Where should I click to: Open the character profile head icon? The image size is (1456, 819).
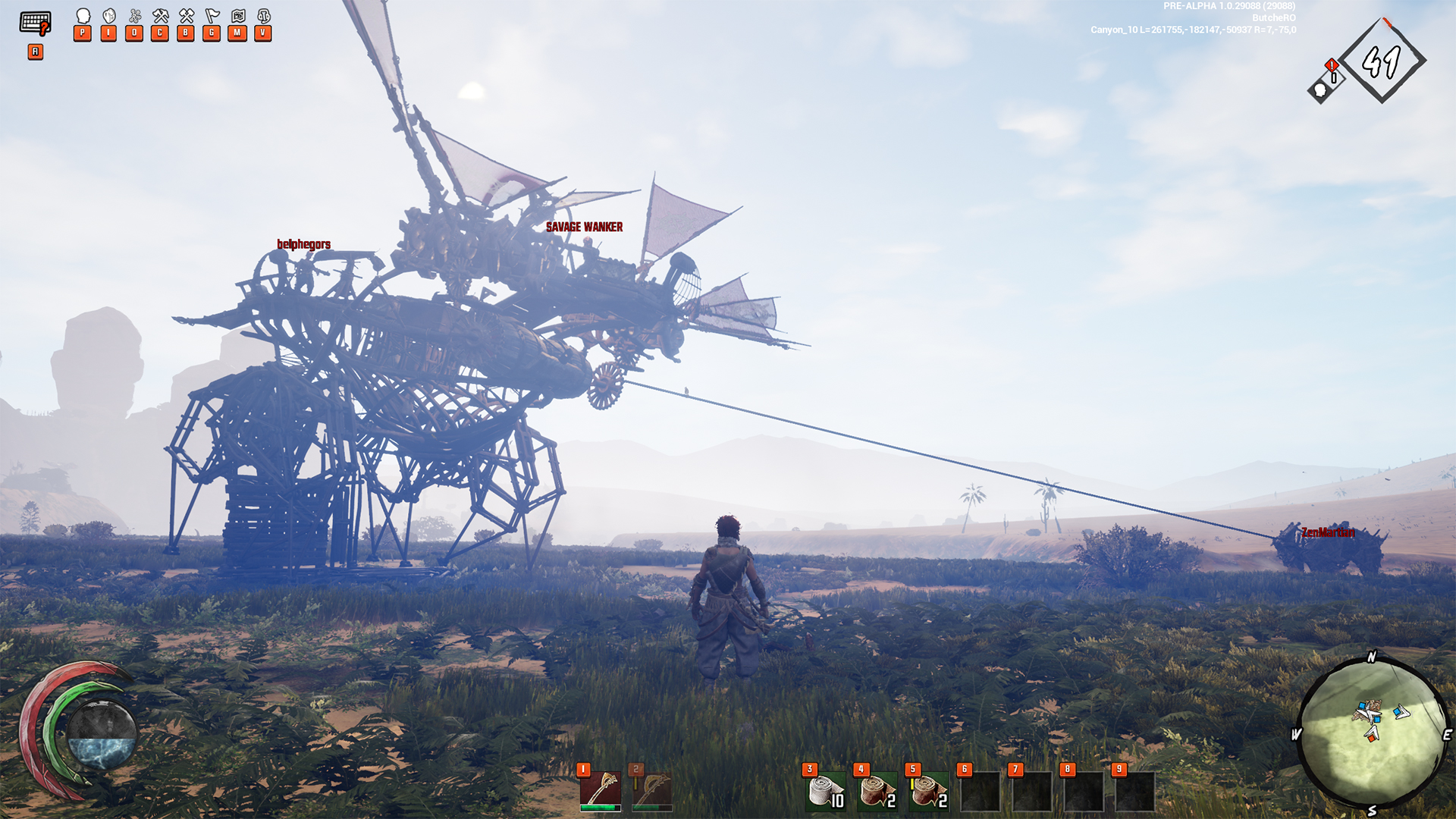(83, 16)
